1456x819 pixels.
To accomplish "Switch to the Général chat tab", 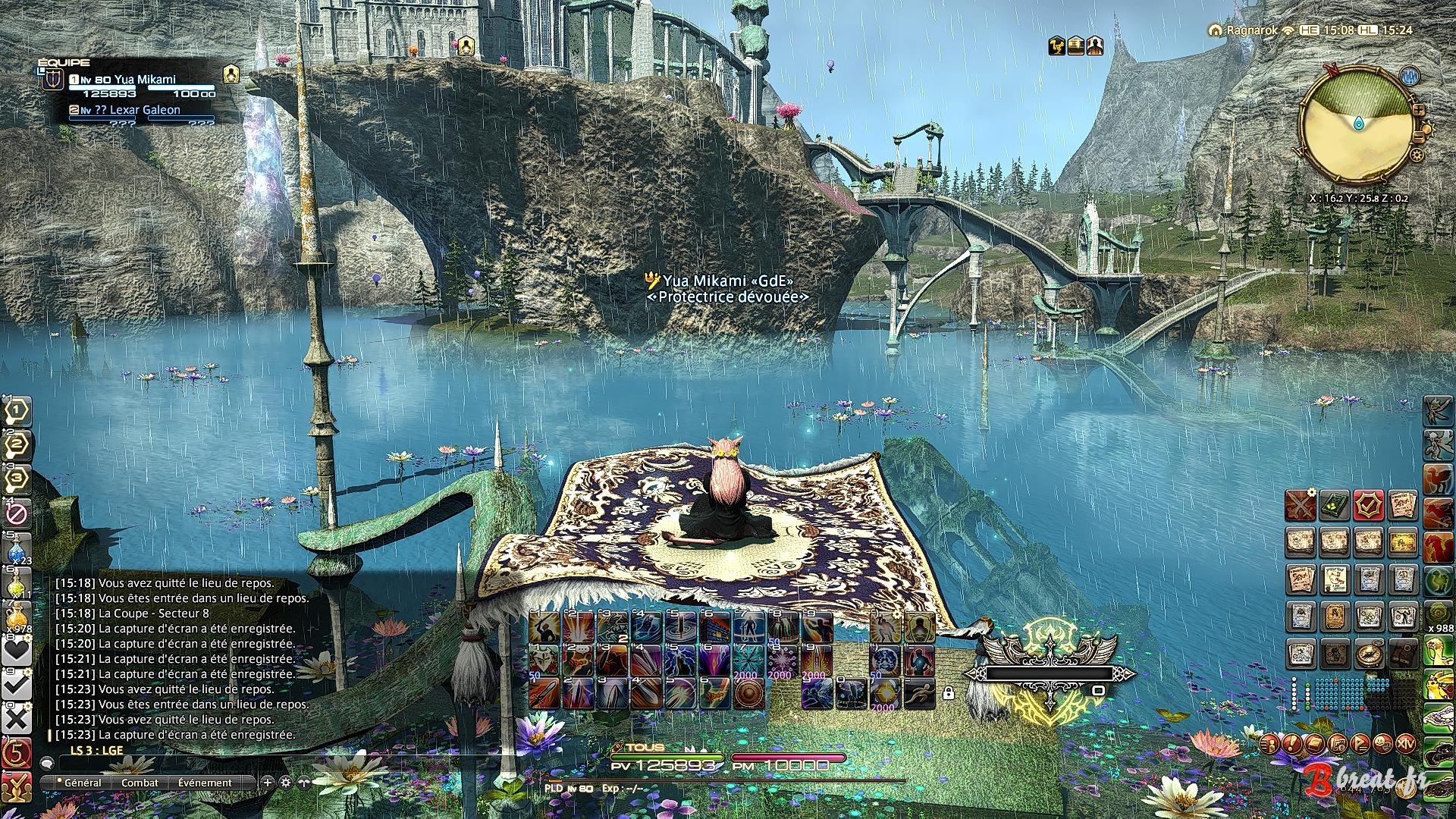I will point(82,783).
